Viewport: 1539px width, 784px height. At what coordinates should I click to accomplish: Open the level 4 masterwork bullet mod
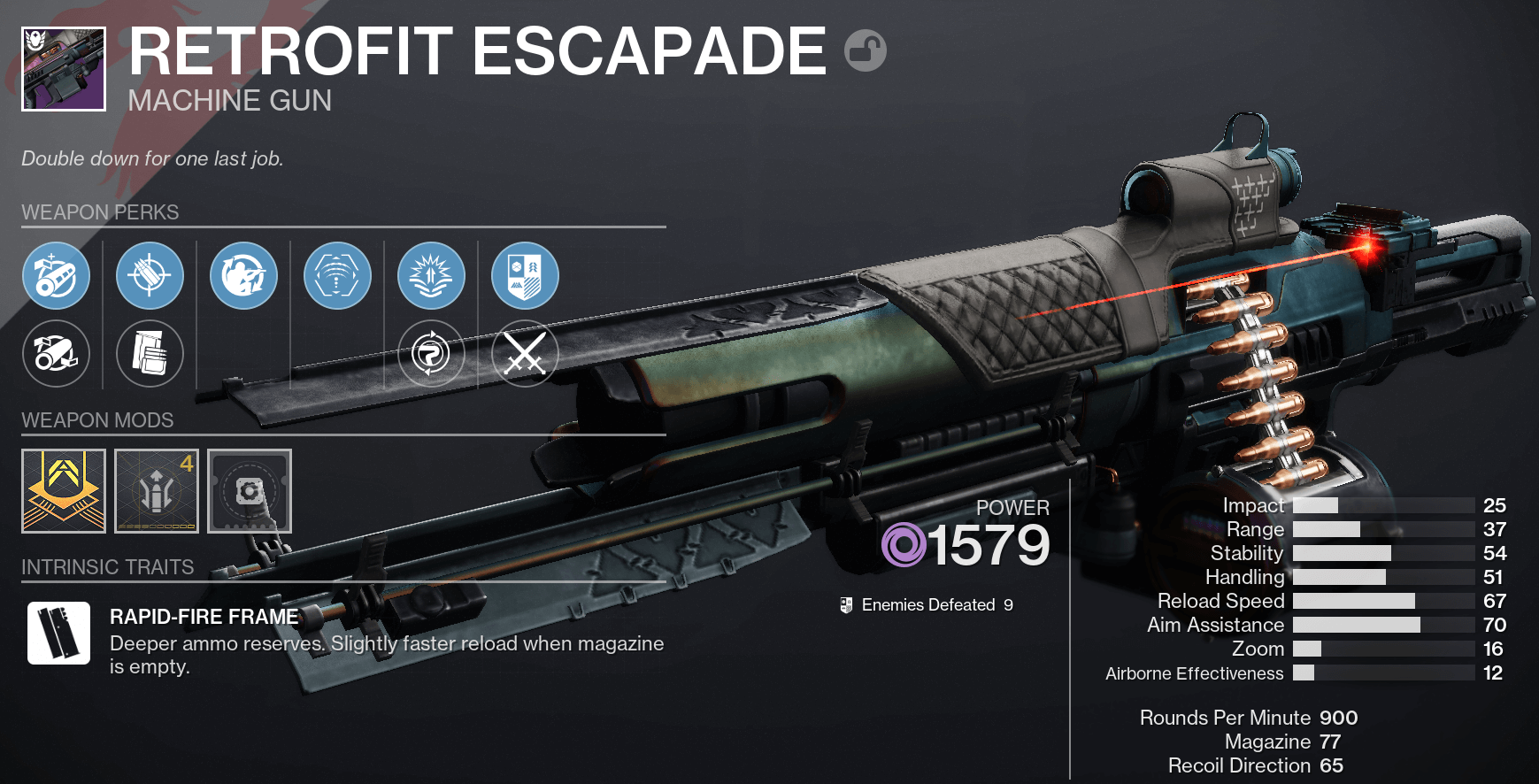[156, 492]
